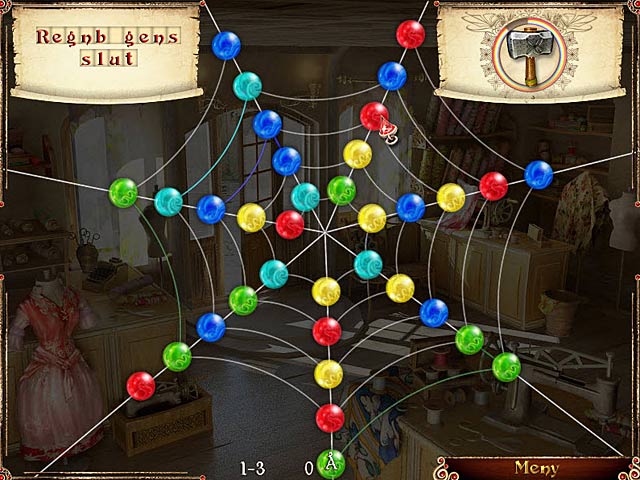
Task: Select the red ball under the cursor
Action: point(373,116)
